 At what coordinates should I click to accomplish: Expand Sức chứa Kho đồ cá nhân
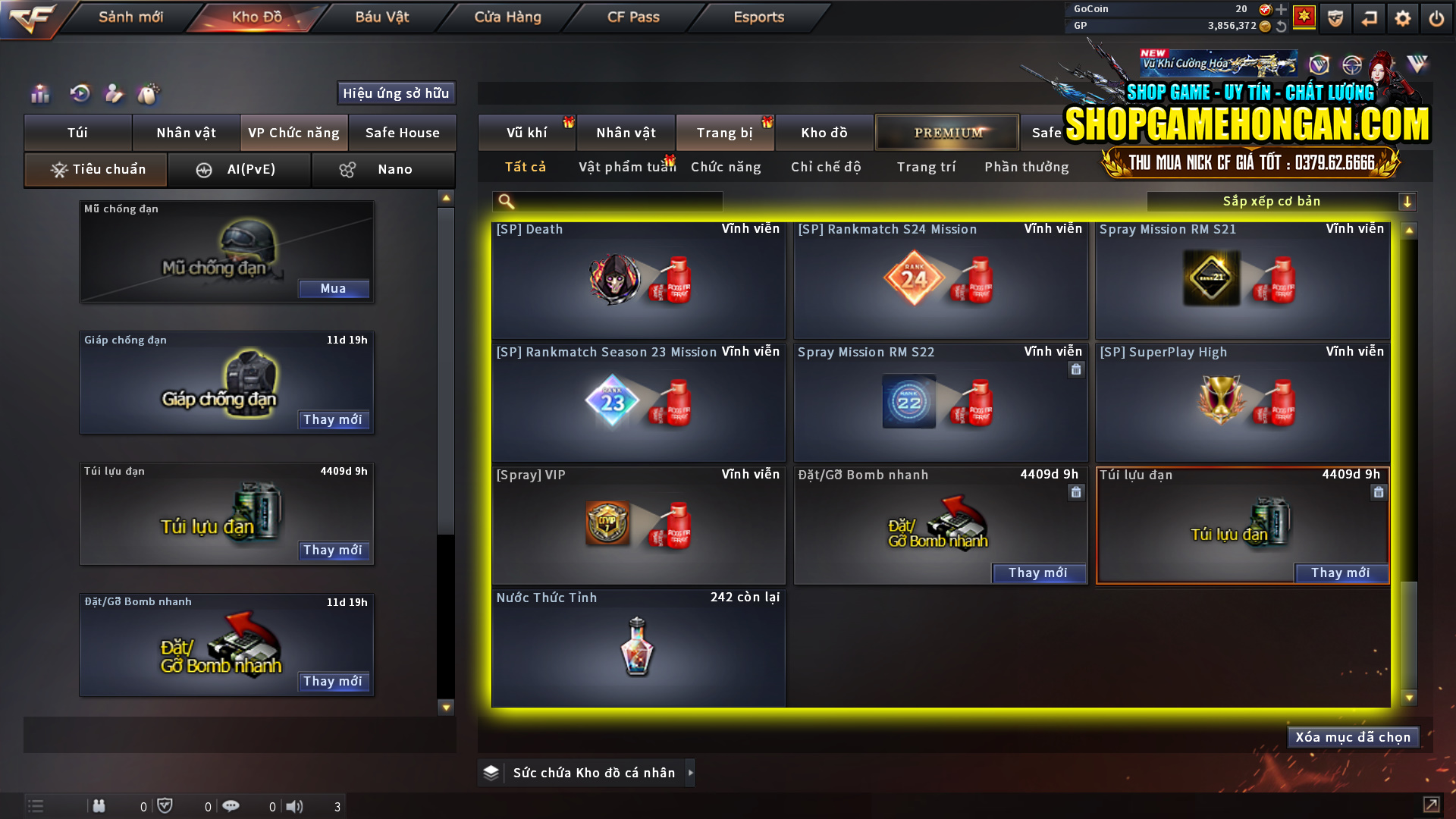[x=595, y=772]
